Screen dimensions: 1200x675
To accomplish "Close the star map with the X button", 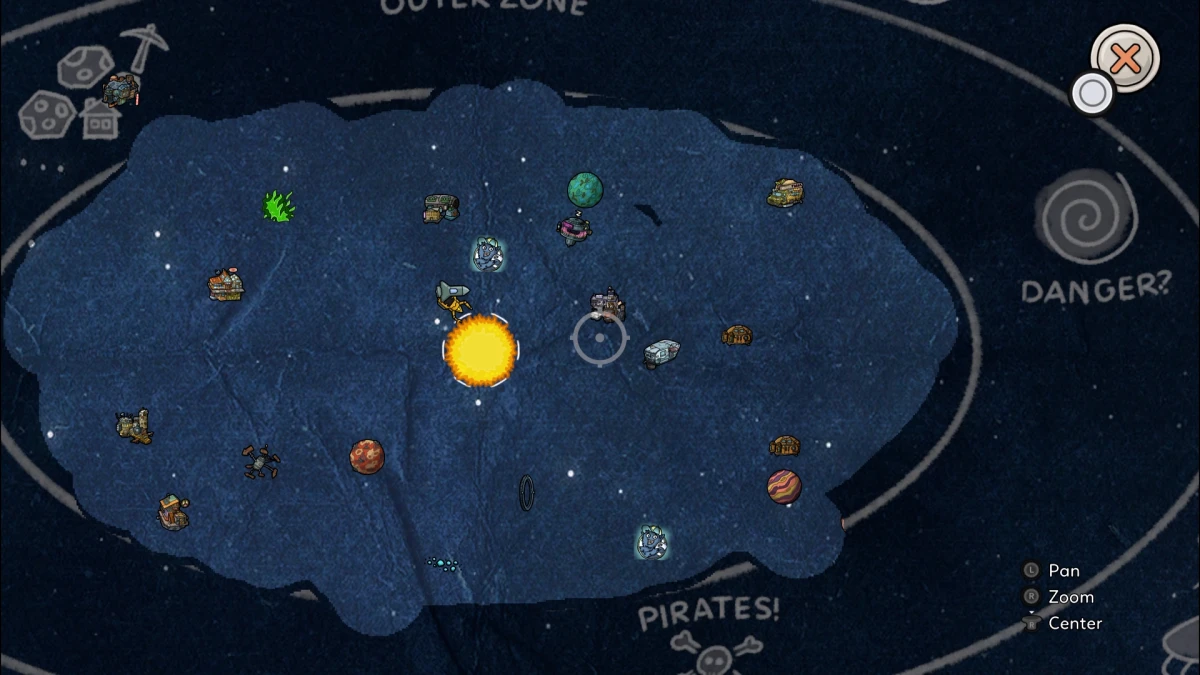I will point(1125,58).
